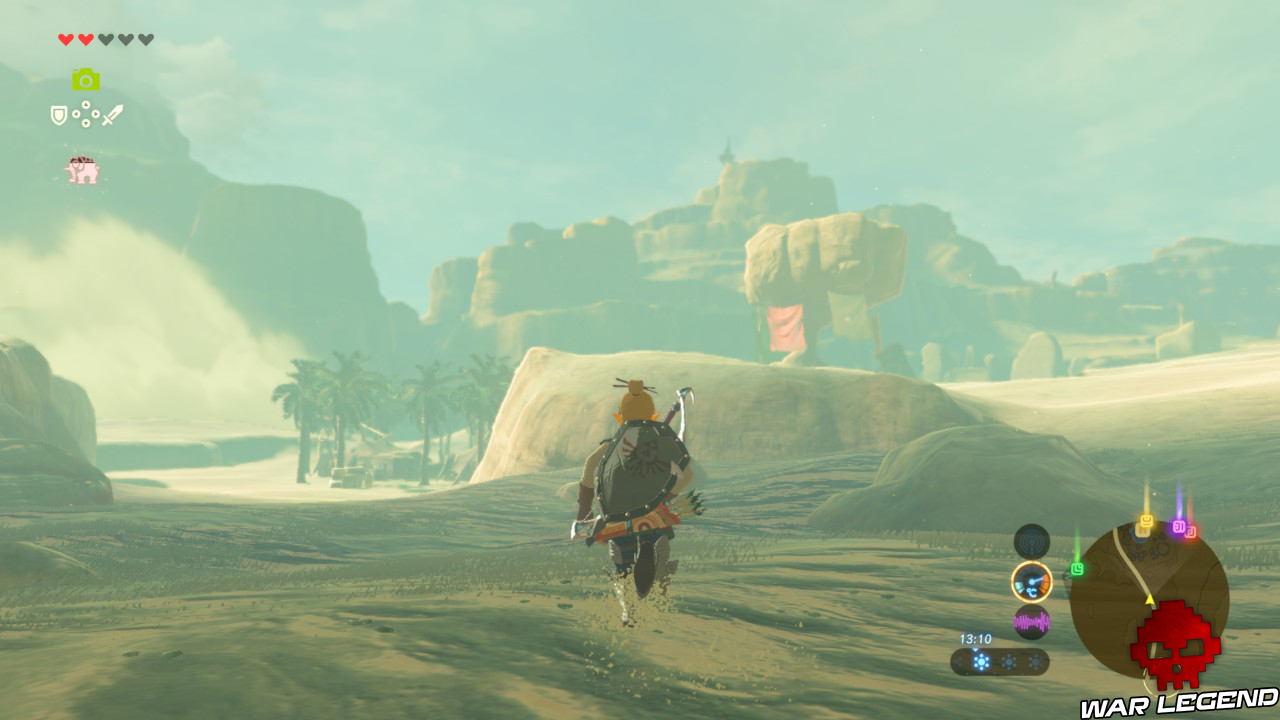Click the d-pad weapon-switch icon

pyautogui.click(x=86, y=113)
